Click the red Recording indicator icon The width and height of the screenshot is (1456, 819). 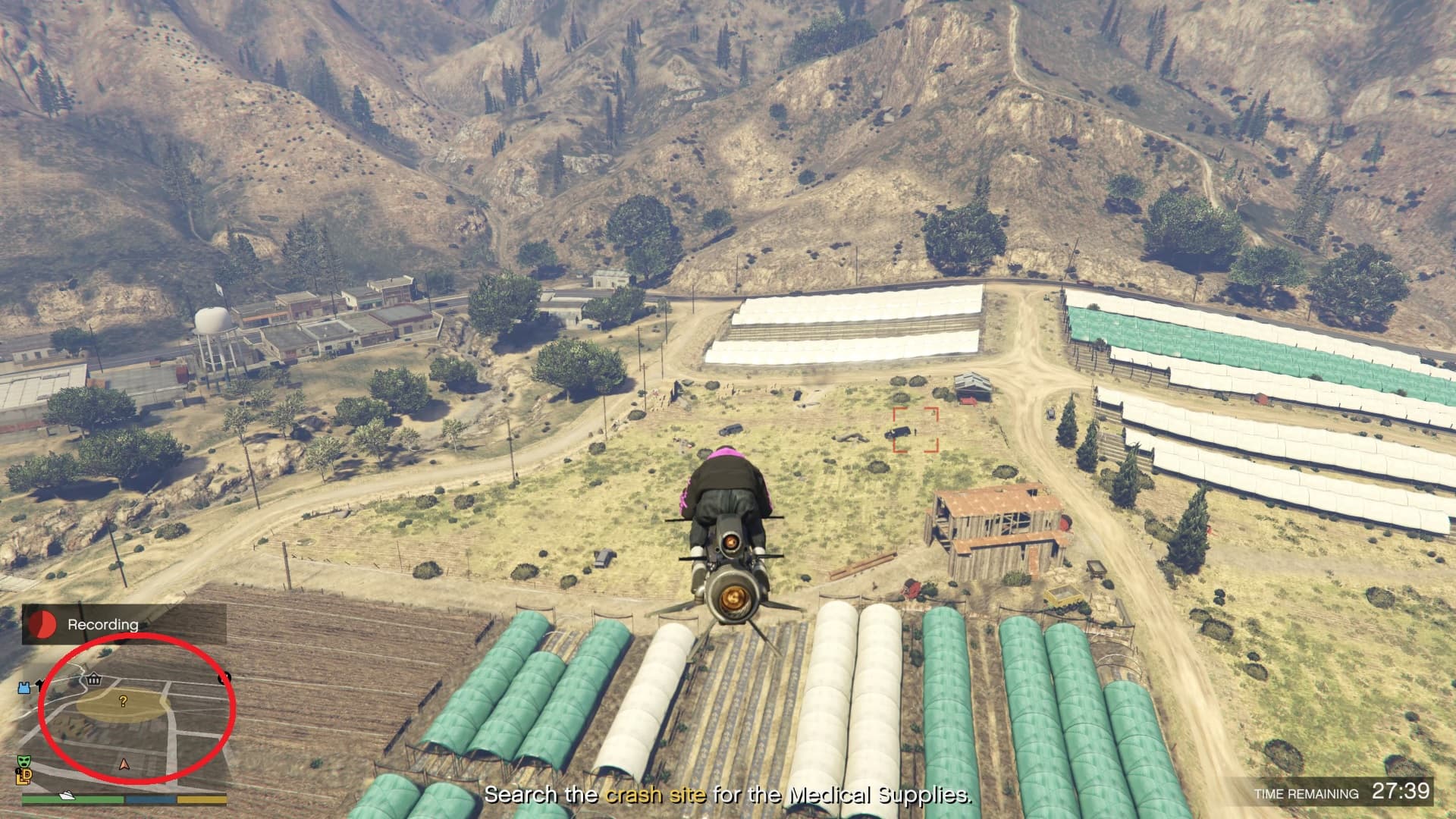pos(43,624)
